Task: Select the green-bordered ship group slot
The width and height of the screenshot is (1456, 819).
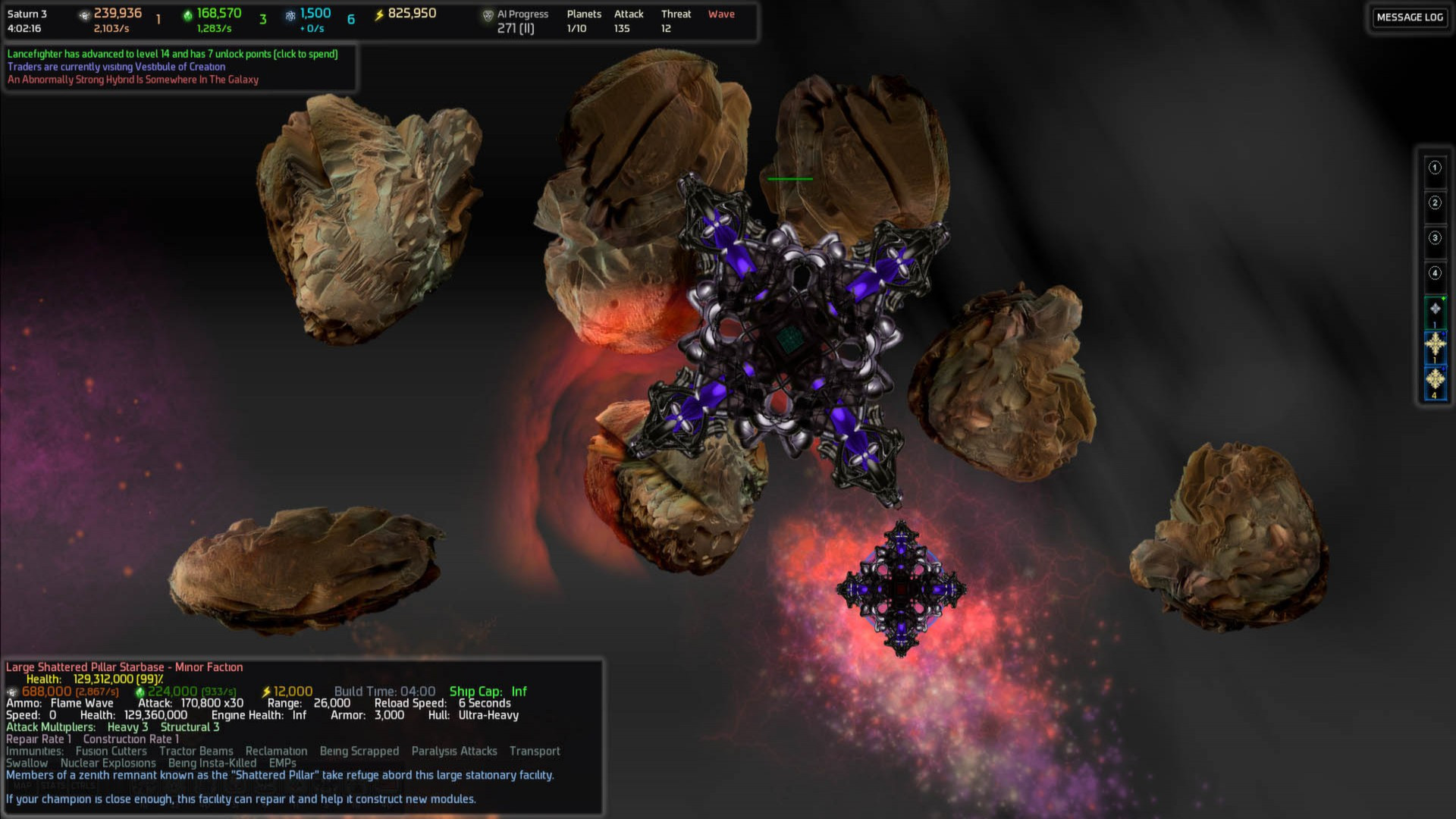Action: click(1435, 310)
